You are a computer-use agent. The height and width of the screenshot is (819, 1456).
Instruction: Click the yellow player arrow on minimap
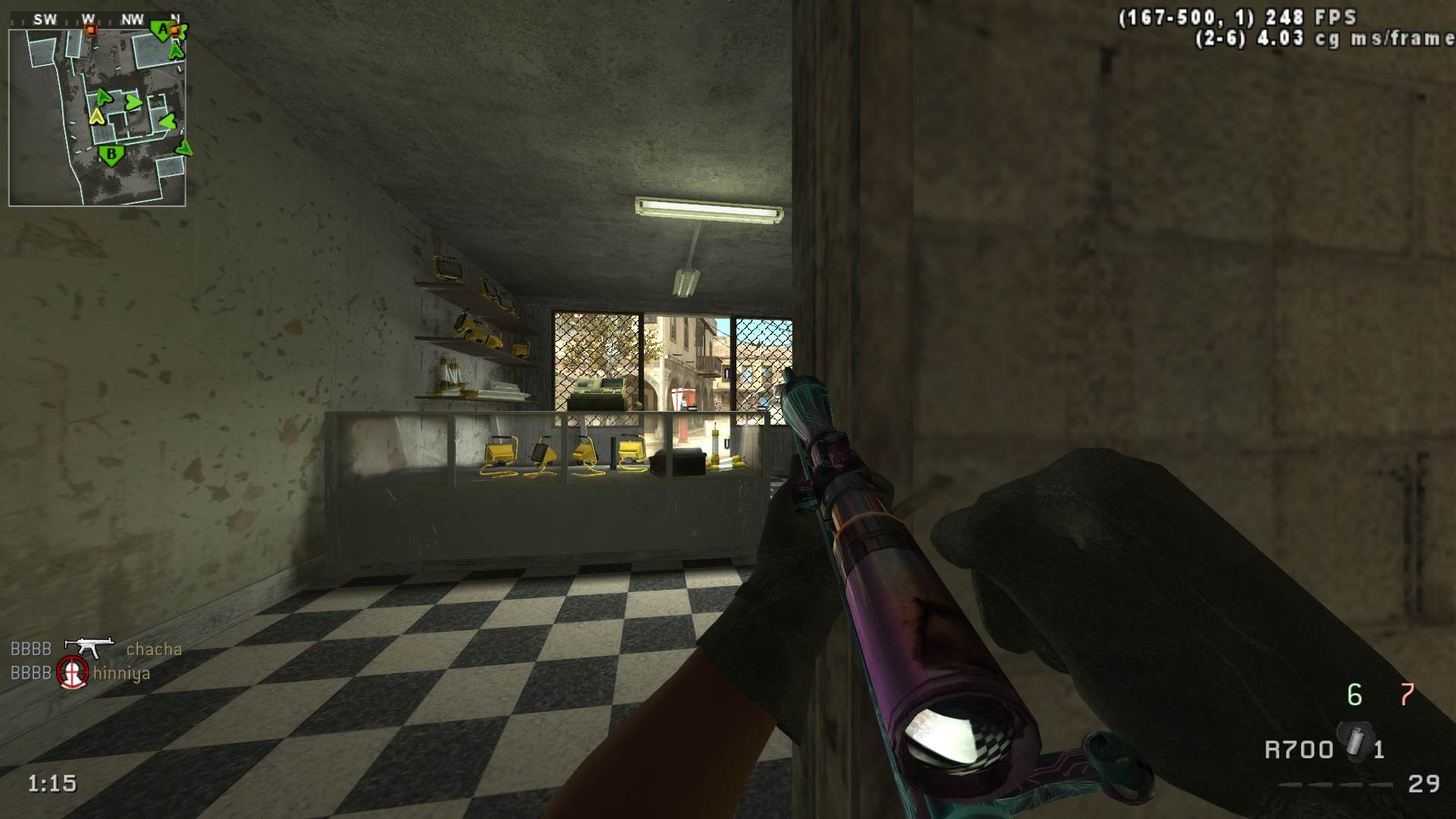click(x=96, y=116)
